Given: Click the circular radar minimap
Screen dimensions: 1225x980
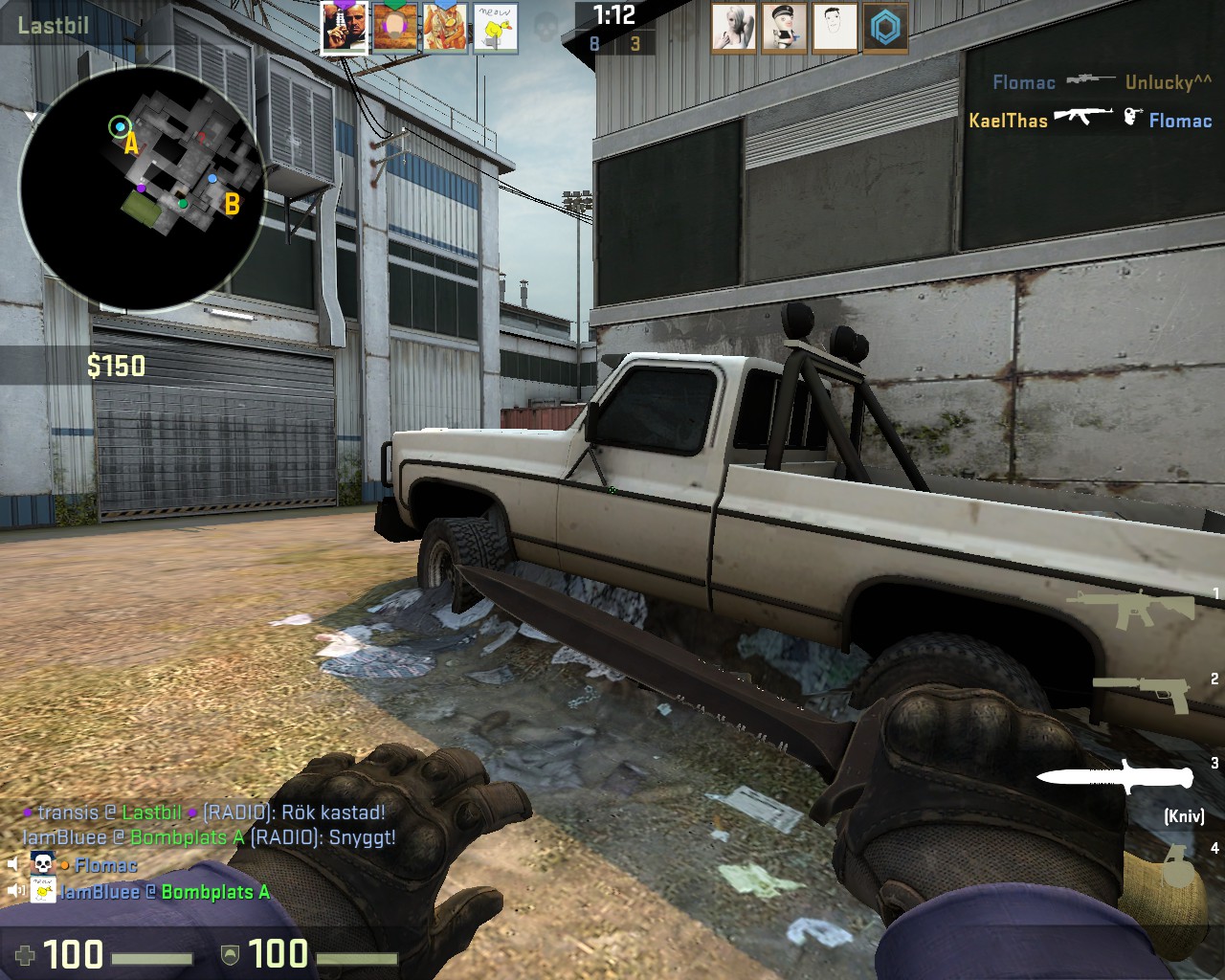Looking at the screenshot, I should 142,188.
